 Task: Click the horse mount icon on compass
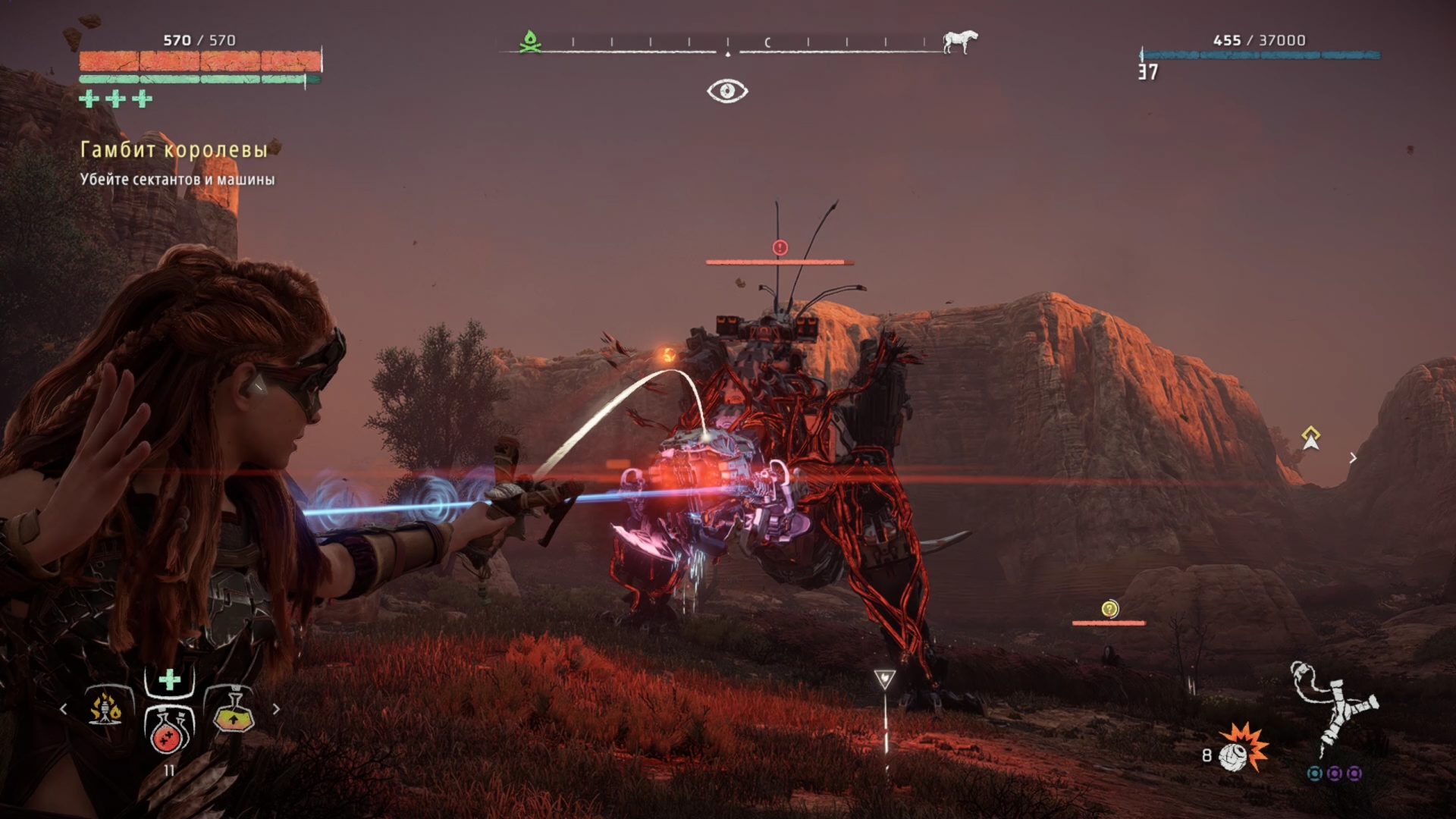coord(959,41)
